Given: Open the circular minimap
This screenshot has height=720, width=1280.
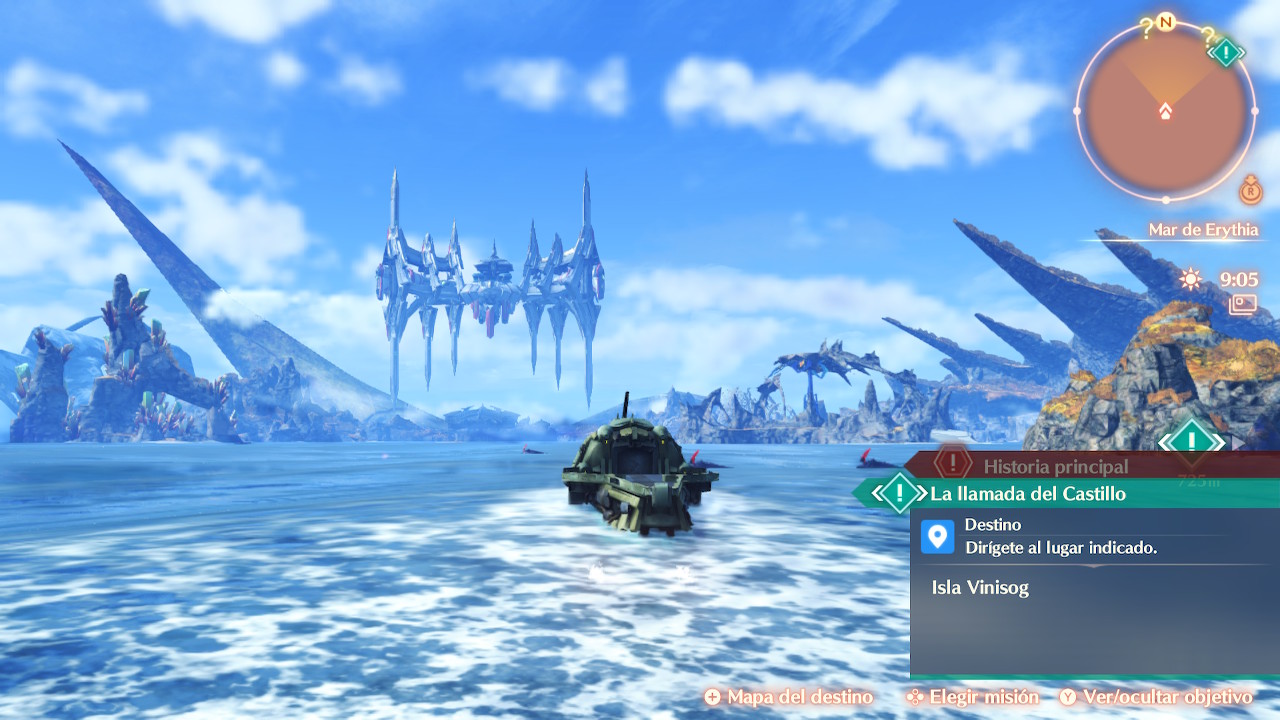Looking at the screenshot, I should [x=1165, y=110].
